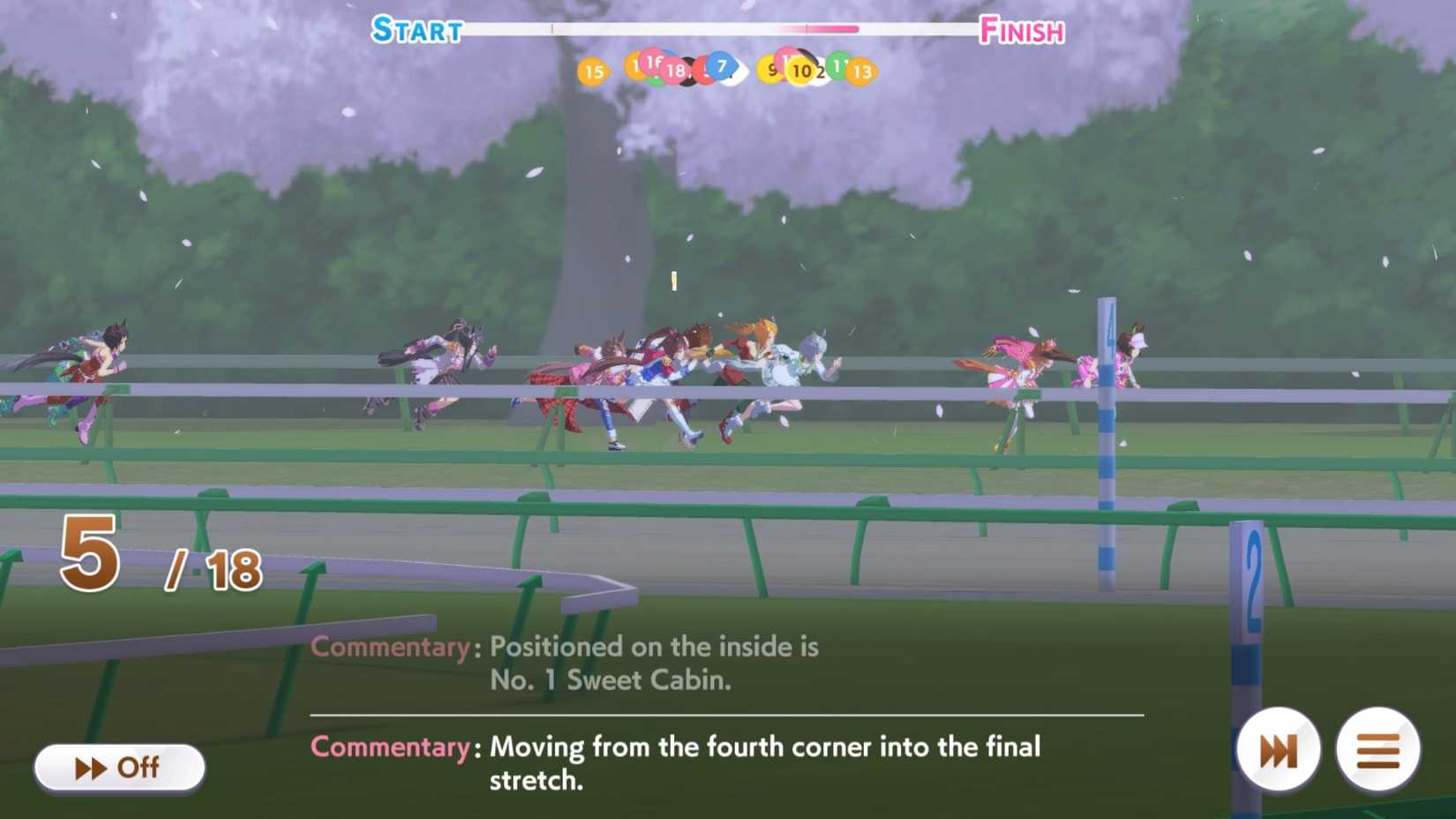Click the Start label on the progress bar

[416, 30]
